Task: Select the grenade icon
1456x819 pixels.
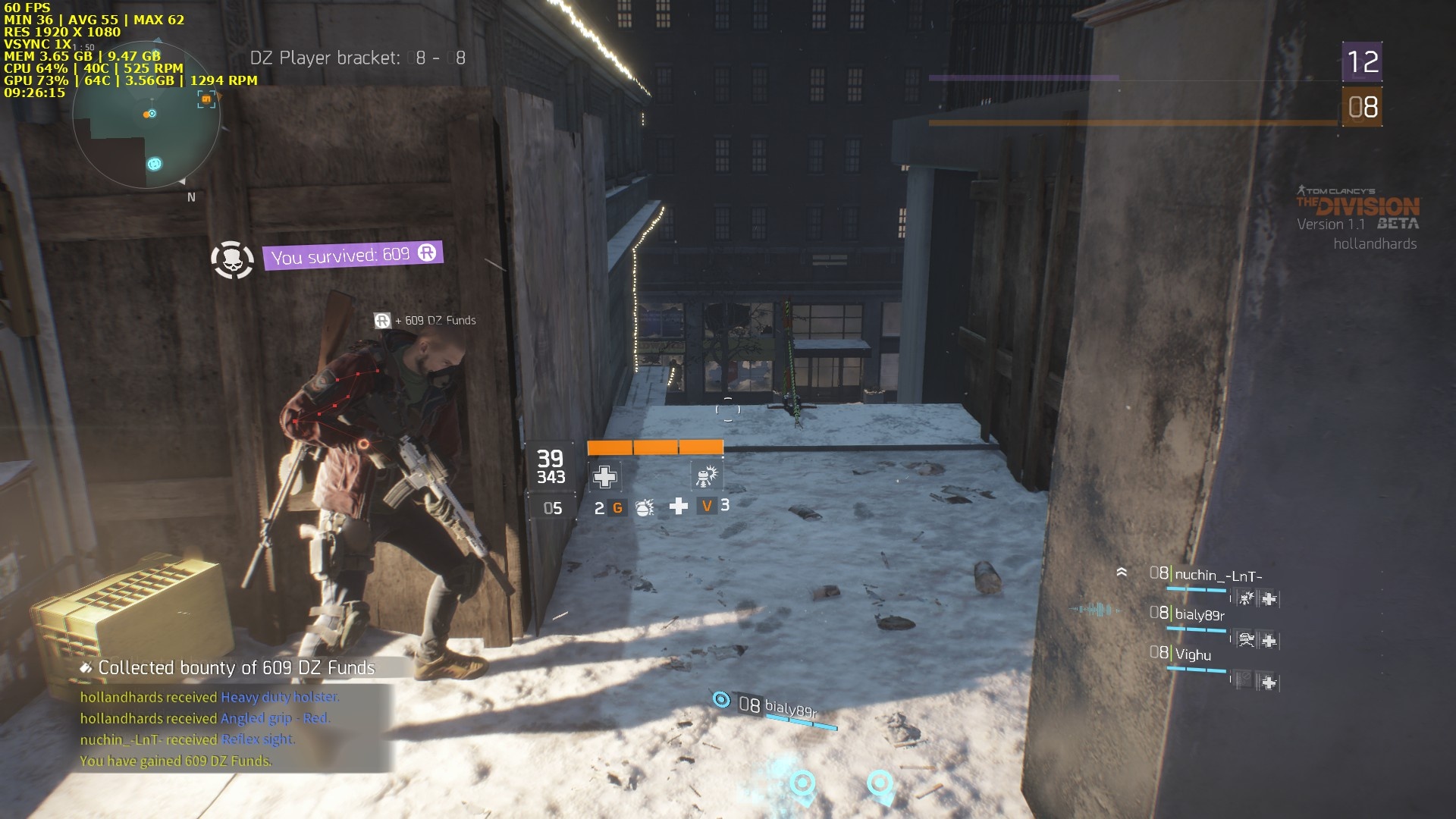Action: [x=644, y=507]
